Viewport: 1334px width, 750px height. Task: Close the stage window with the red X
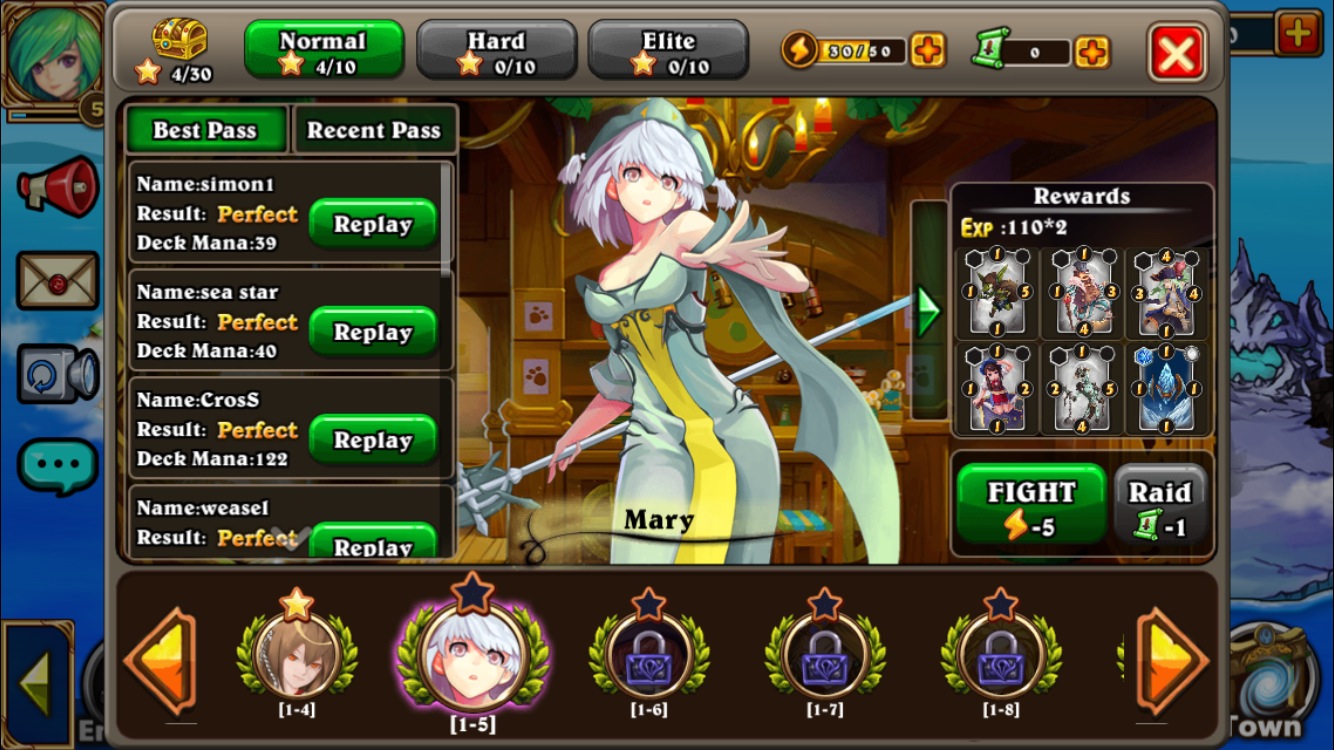1177,52
